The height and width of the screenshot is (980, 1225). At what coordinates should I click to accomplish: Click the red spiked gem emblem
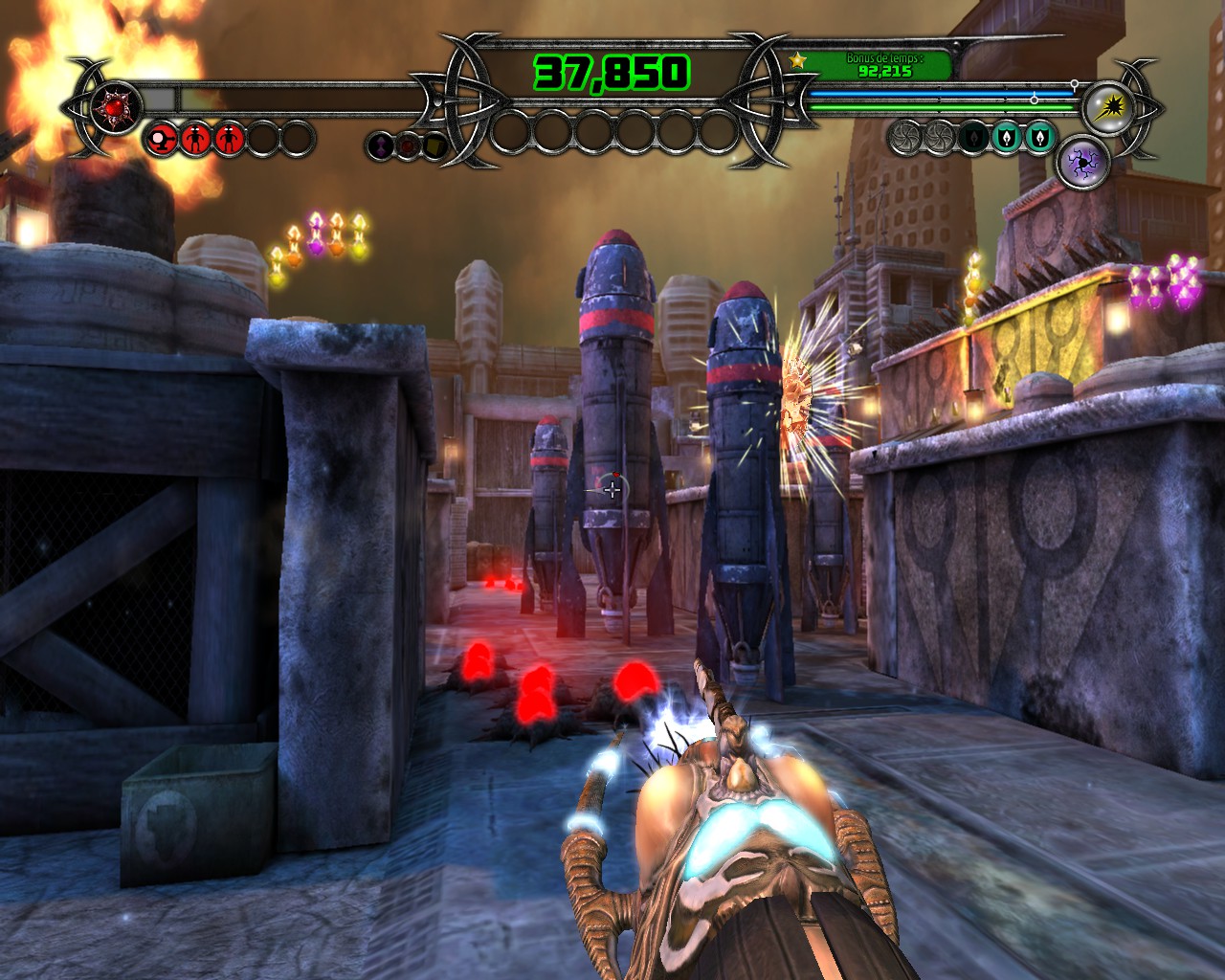(117, 106)
